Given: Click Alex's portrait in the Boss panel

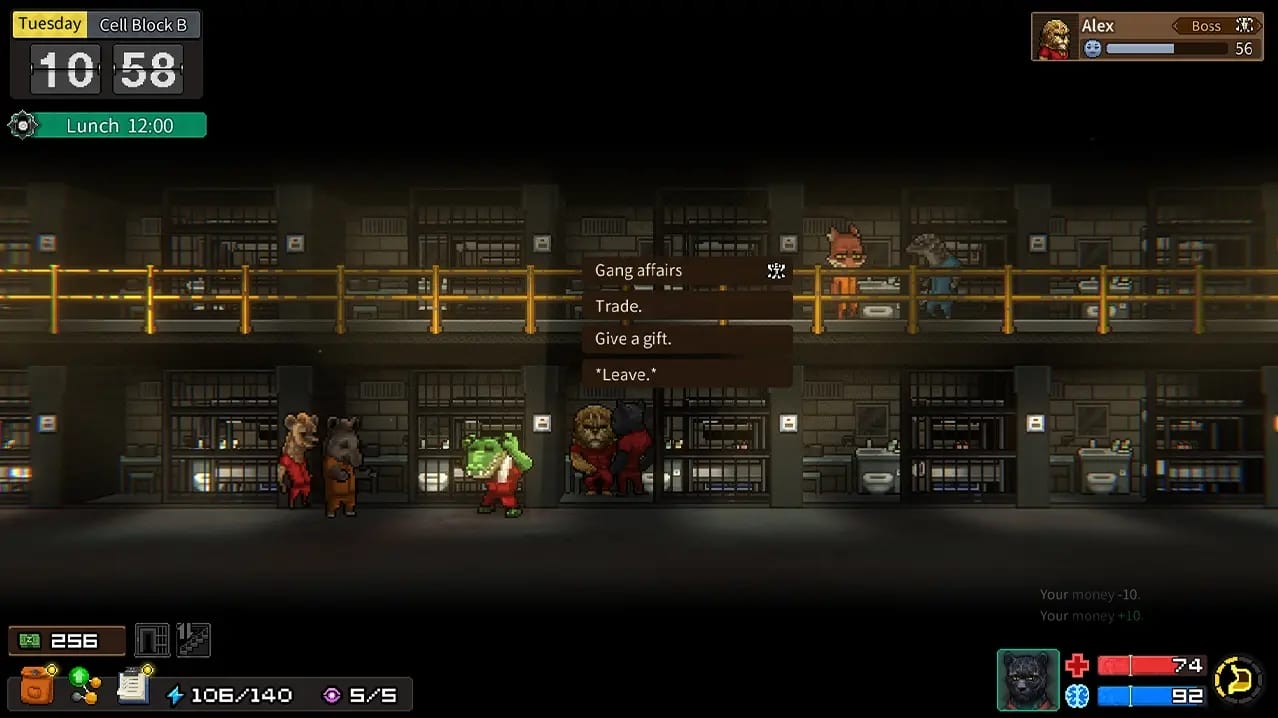Looking at the screenshot, I should click(x=1055, y=38).
